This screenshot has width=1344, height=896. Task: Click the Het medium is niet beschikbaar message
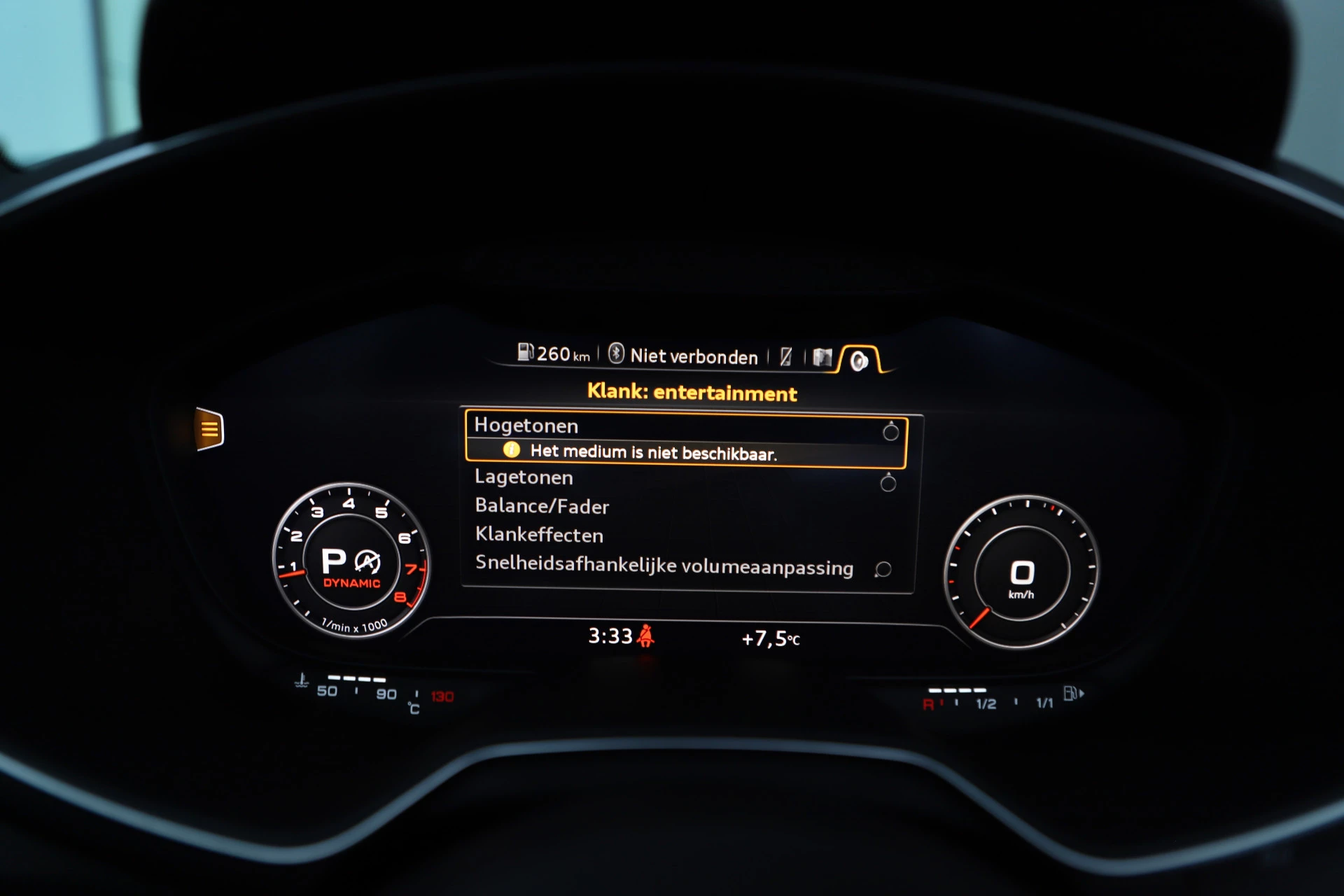click(x=654, y=452)
